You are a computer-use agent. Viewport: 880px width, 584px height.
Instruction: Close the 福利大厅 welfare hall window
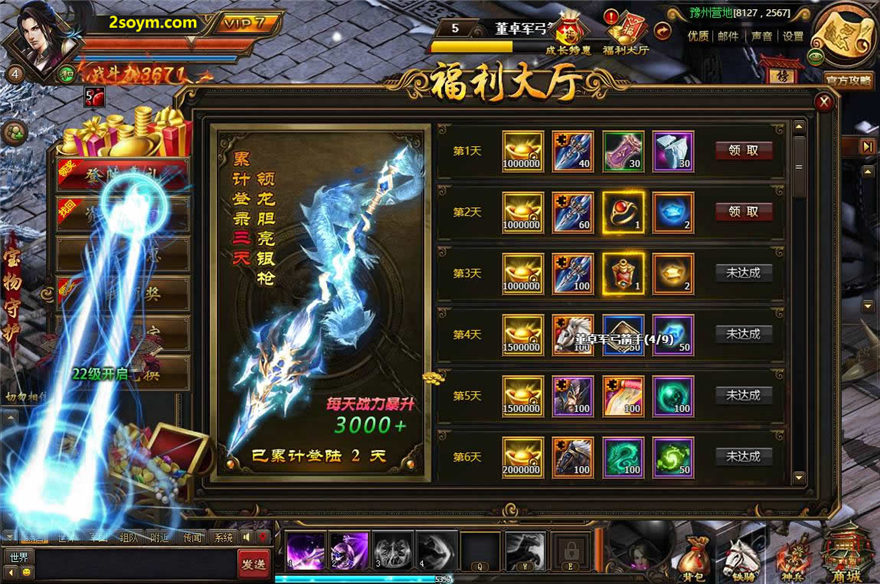coord(823,101)
